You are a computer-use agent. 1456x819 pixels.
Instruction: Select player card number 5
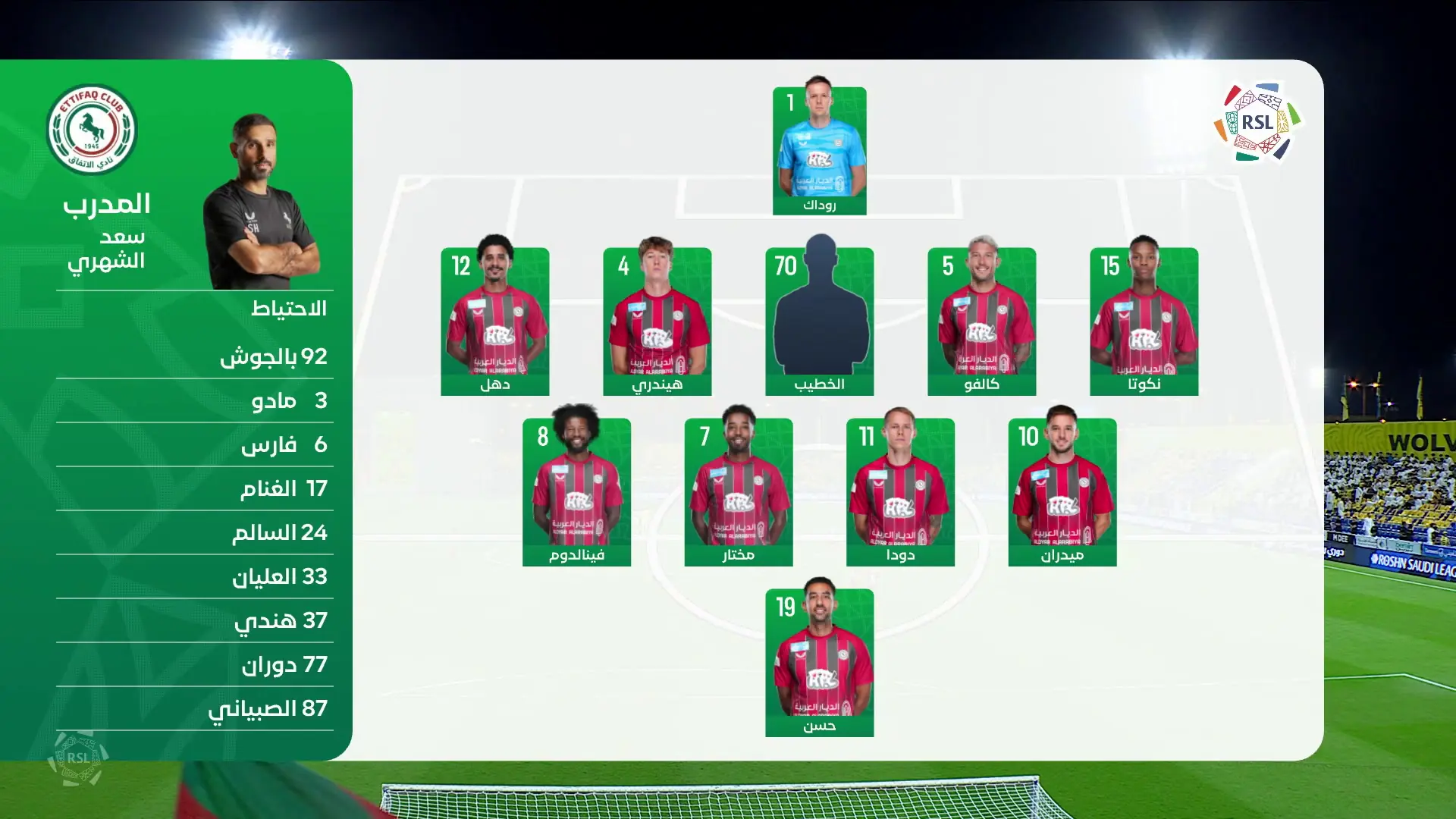click(981, 321)
